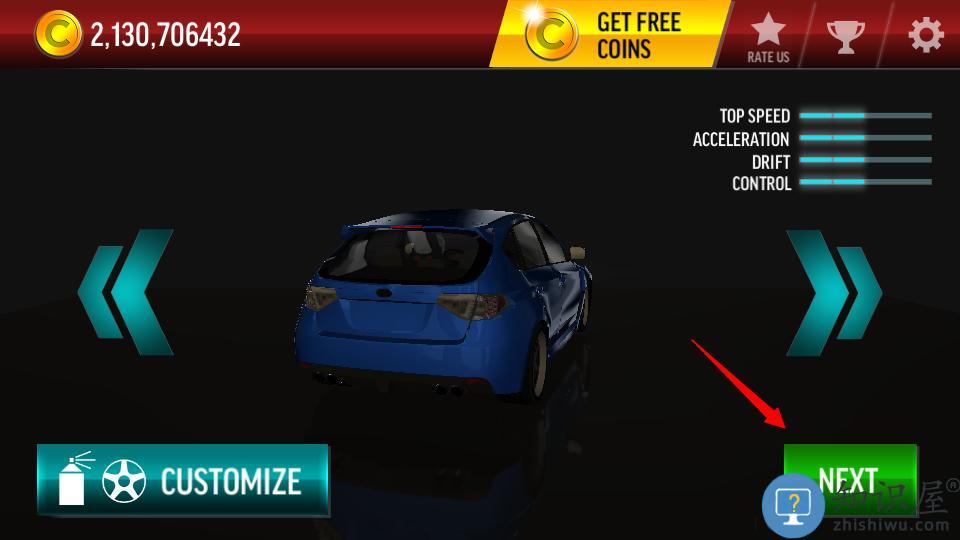Switch to the next car with right arrows

tap(833, 292)
